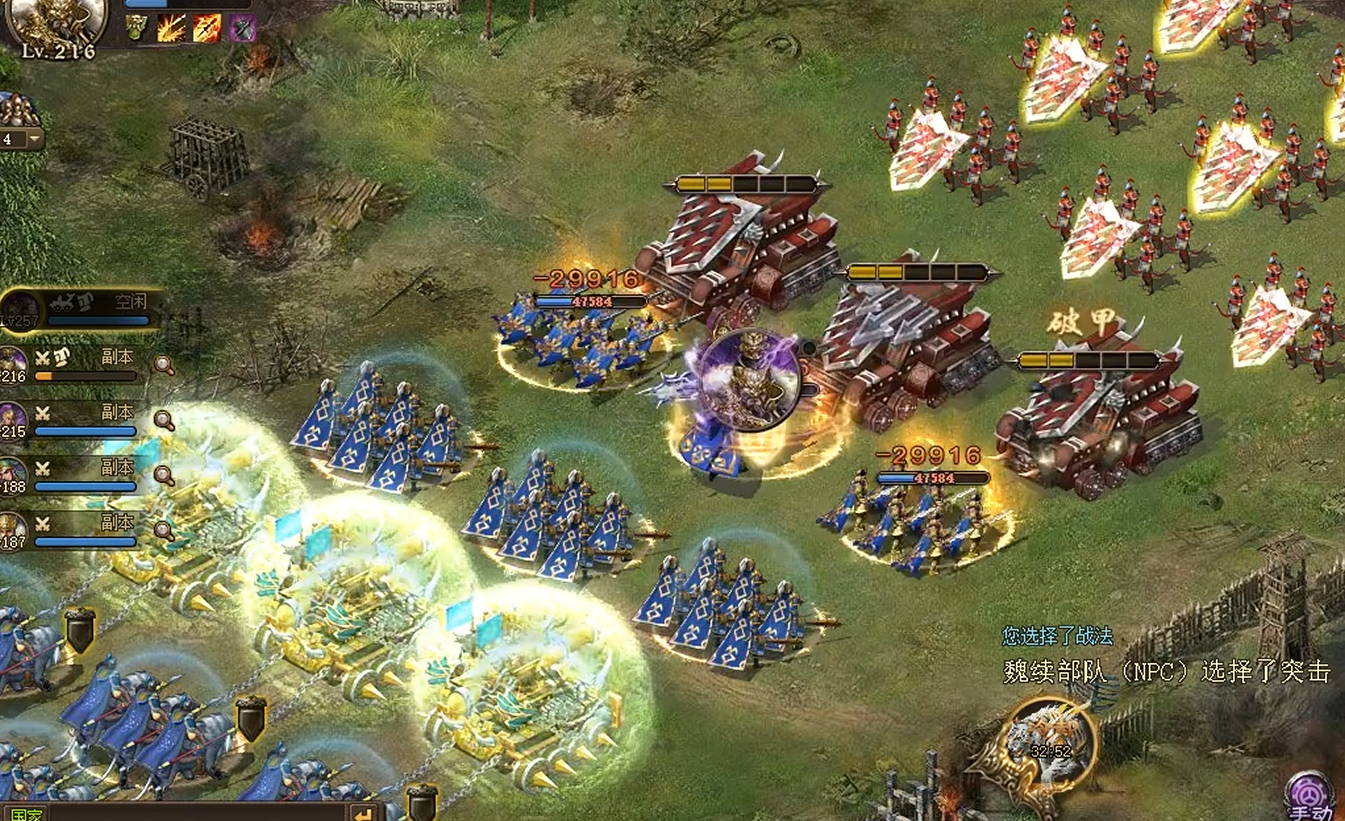Select the purple axe skill icon
Image resolution: width=1345 pixels, height=821 pixels.
tap(242, 28)
